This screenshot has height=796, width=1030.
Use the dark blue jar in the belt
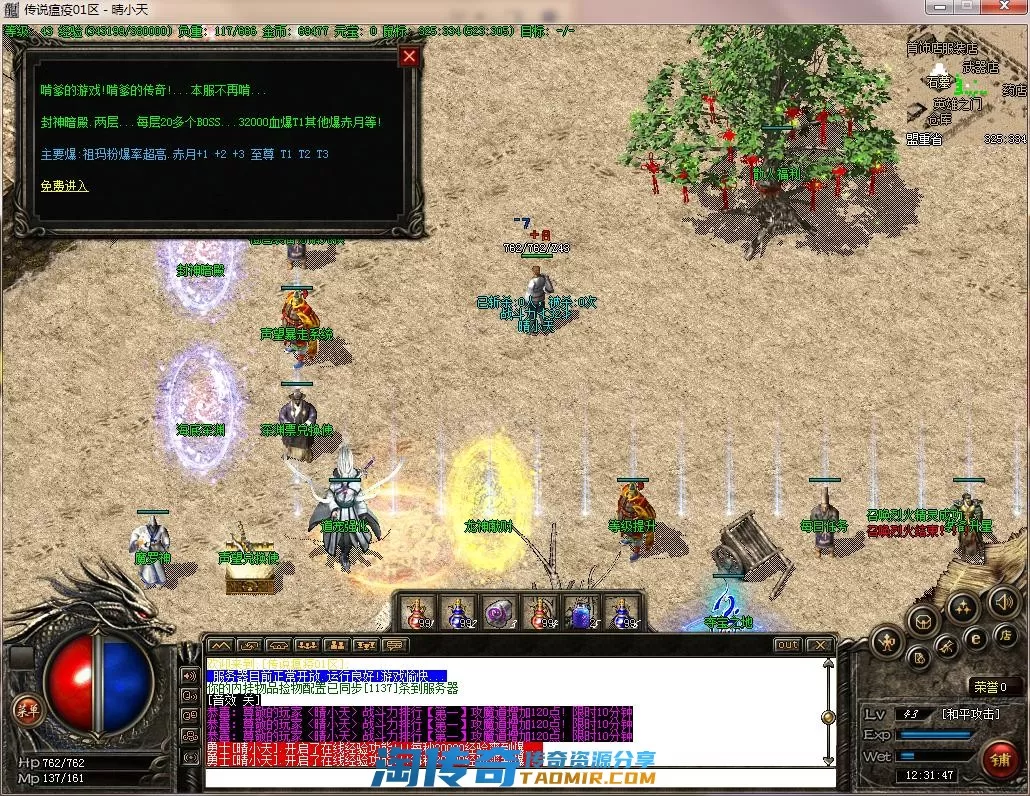[x=580, y=613]
